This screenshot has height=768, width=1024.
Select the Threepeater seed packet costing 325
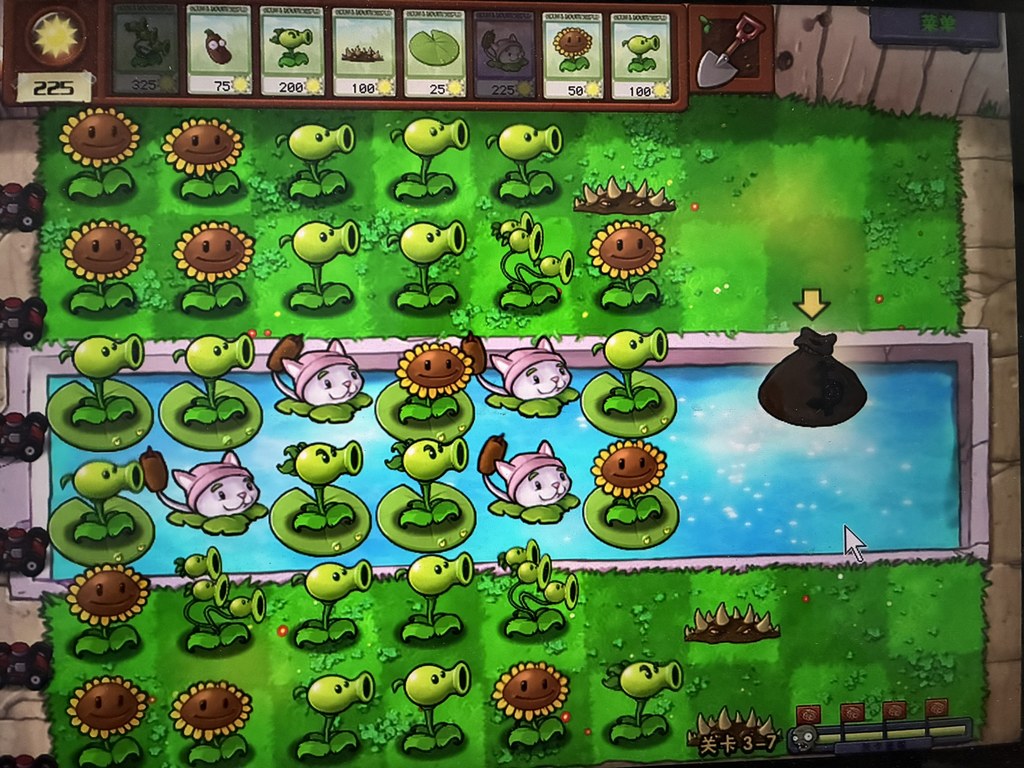coord(146,50)
